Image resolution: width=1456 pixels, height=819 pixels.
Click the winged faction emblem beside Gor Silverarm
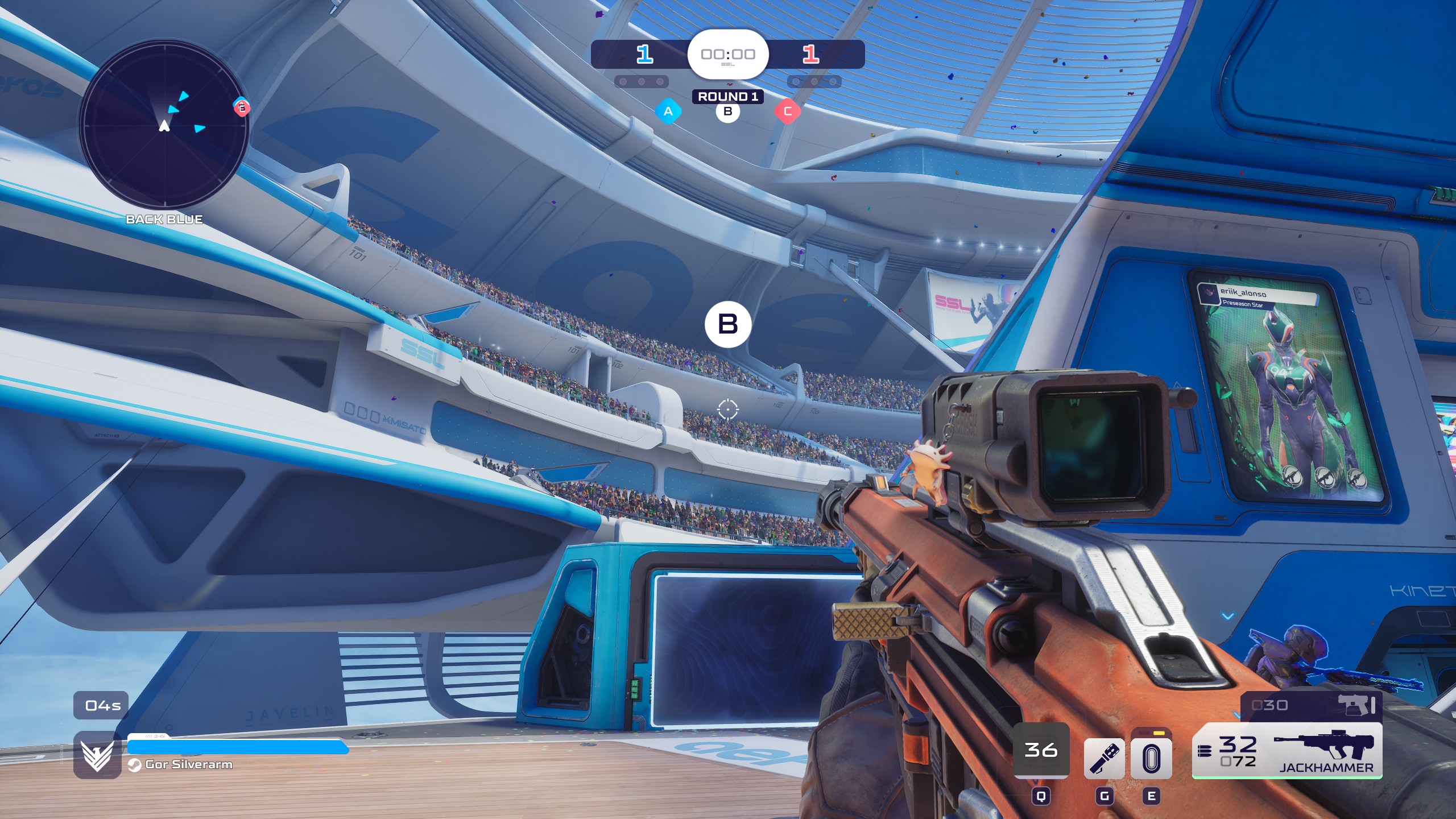(97, 755)
